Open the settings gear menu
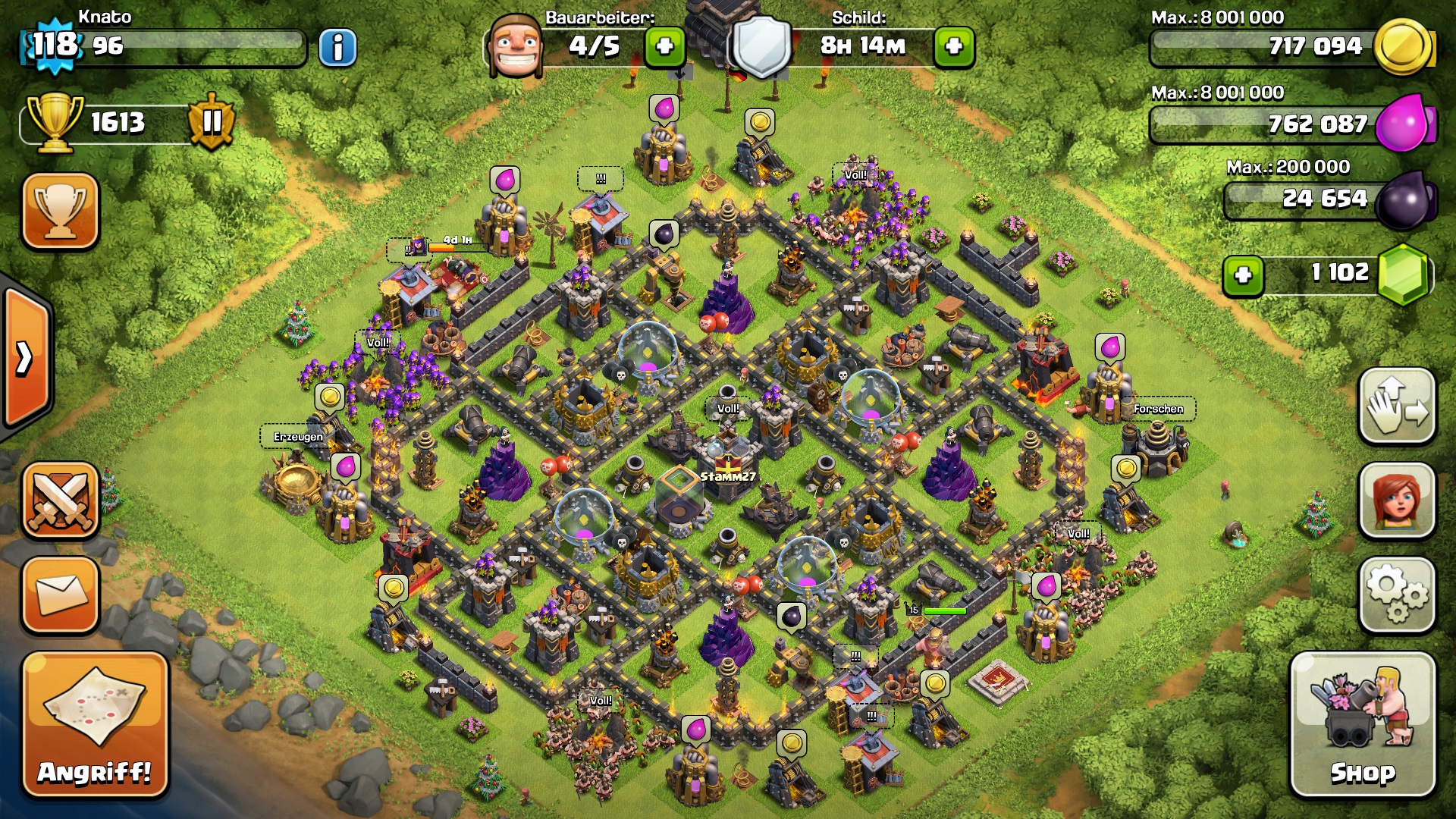This screenshot has height=819, width=1456. [1397, 595]
